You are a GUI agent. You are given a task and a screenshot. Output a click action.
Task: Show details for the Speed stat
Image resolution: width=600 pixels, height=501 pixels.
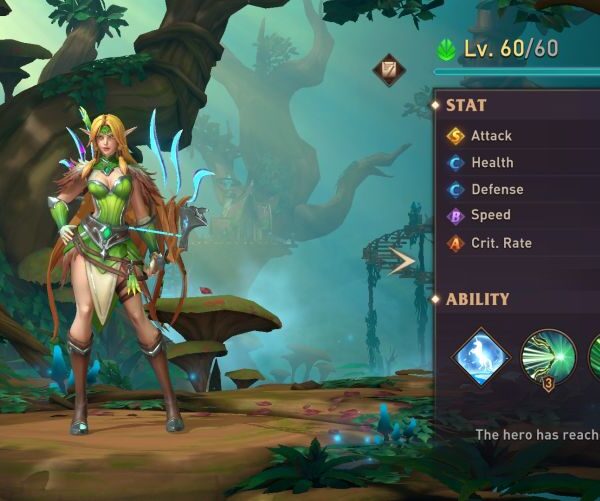520,215
